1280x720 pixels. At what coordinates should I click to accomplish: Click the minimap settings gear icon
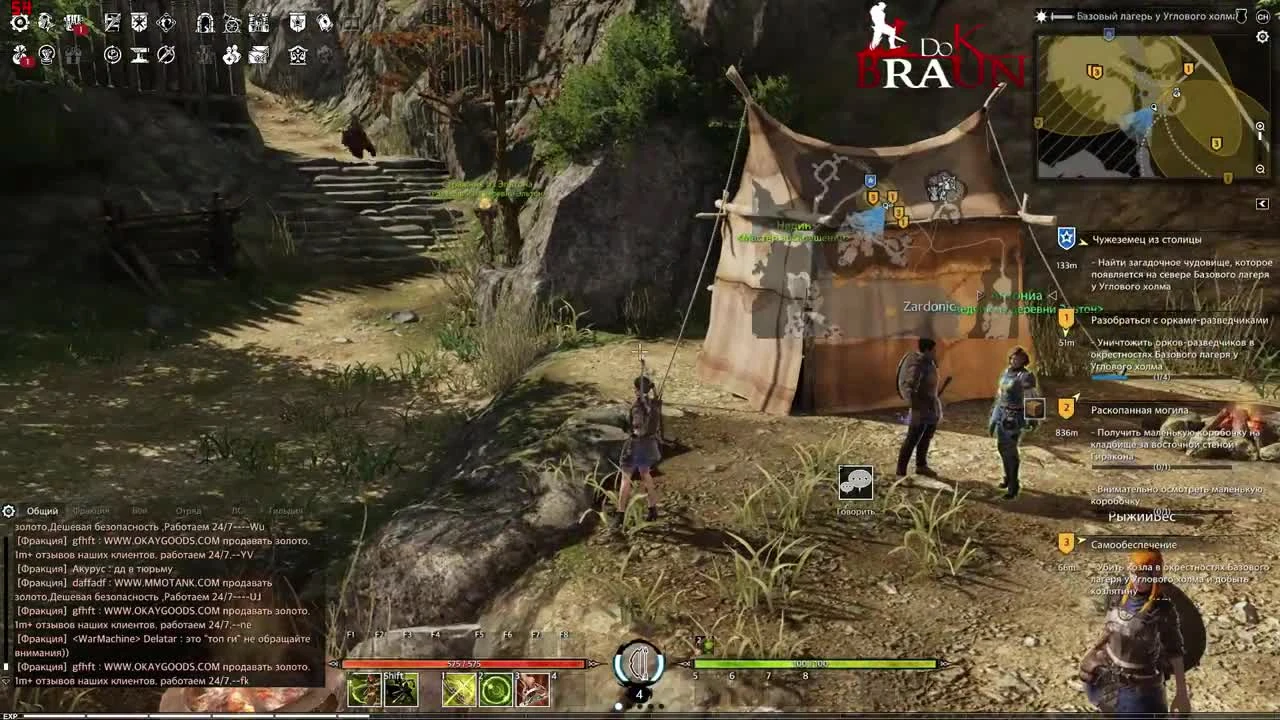1261,36
